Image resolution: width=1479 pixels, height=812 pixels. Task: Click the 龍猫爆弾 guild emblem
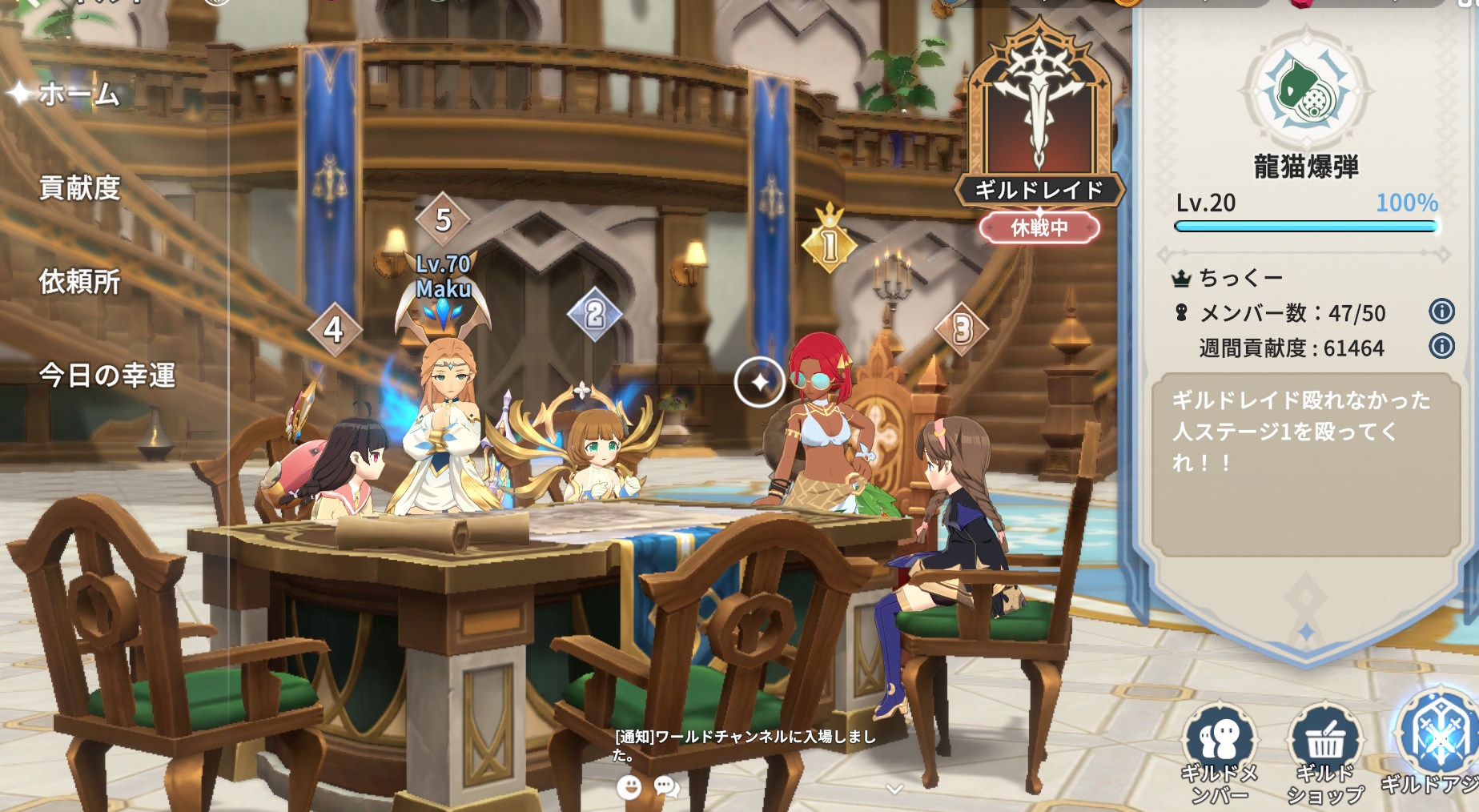1306,90
